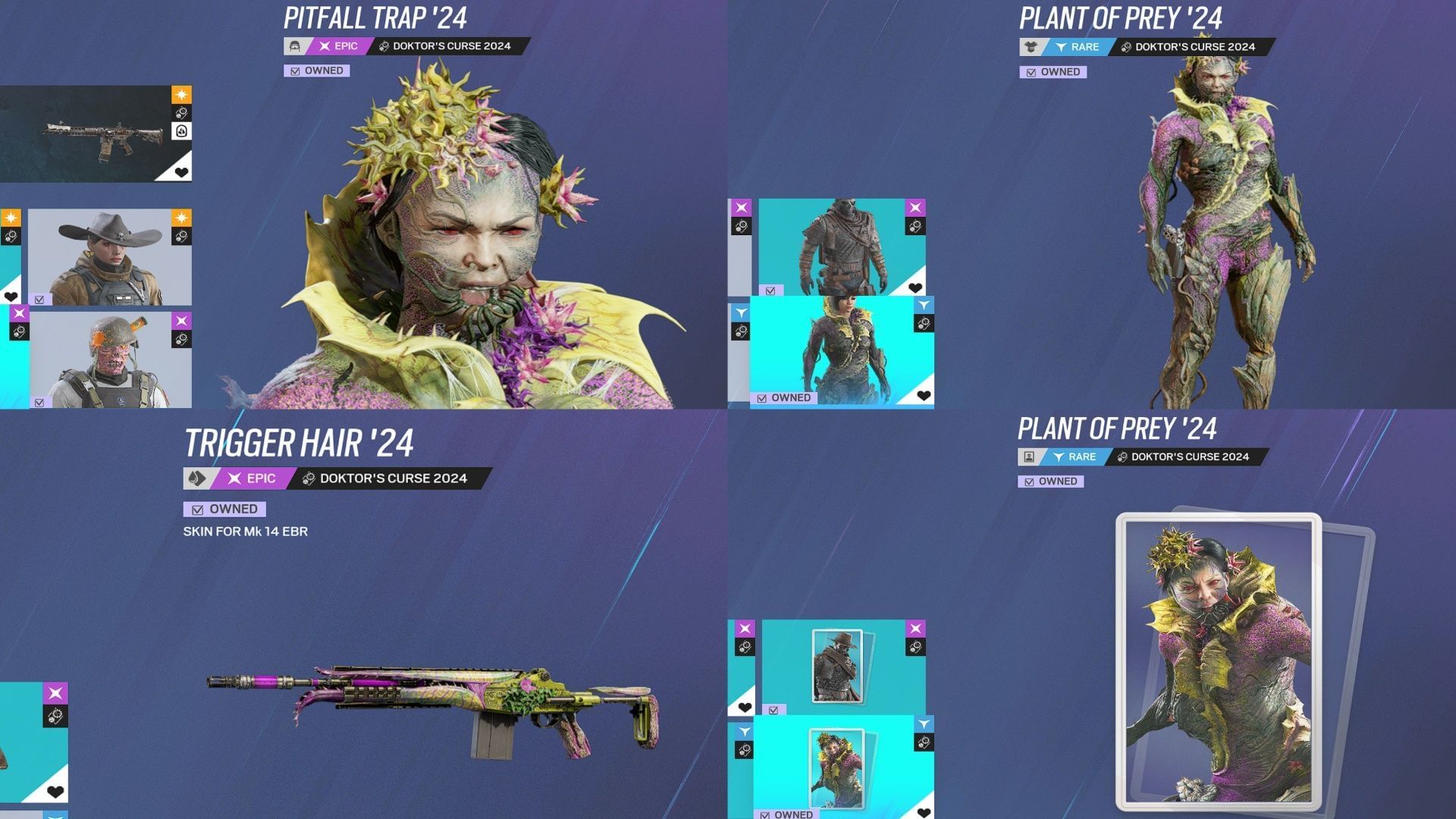Toggle the heart favorite on the Plant of Prey uniform thumbnail
The height and width of the screenshot is (819, 1456).
pyautogui.click(x=922, y=394)
